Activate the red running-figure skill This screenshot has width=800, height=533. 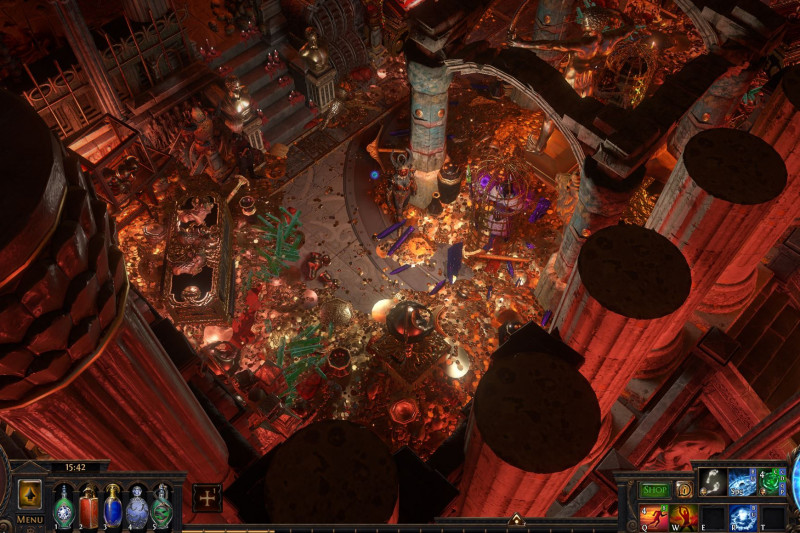pyautogui.click(x=654, y=516)
